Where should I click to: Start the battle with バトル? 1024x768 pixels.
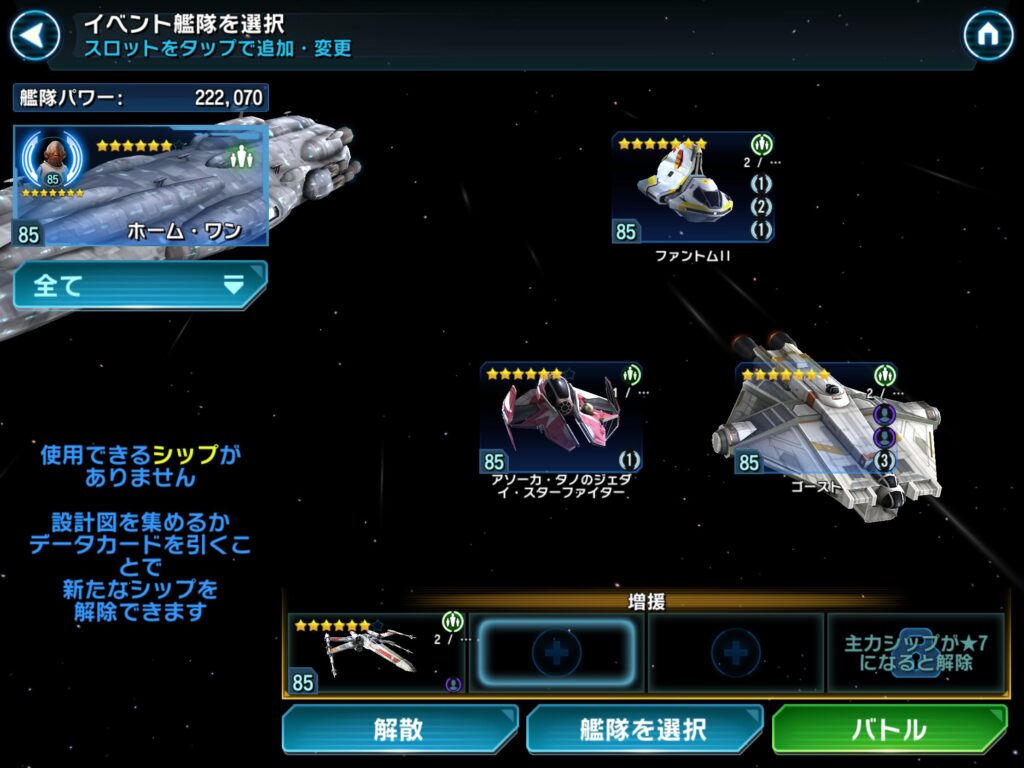click(889, 729)
